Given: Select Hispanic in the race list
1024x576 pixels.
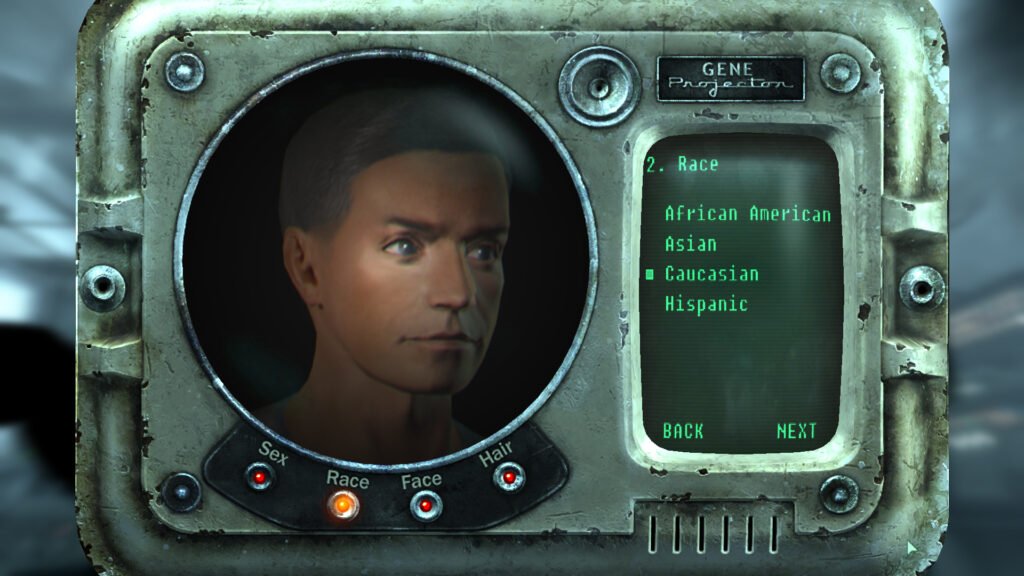Looking at the screenshot, I should [x=706, y=304].
